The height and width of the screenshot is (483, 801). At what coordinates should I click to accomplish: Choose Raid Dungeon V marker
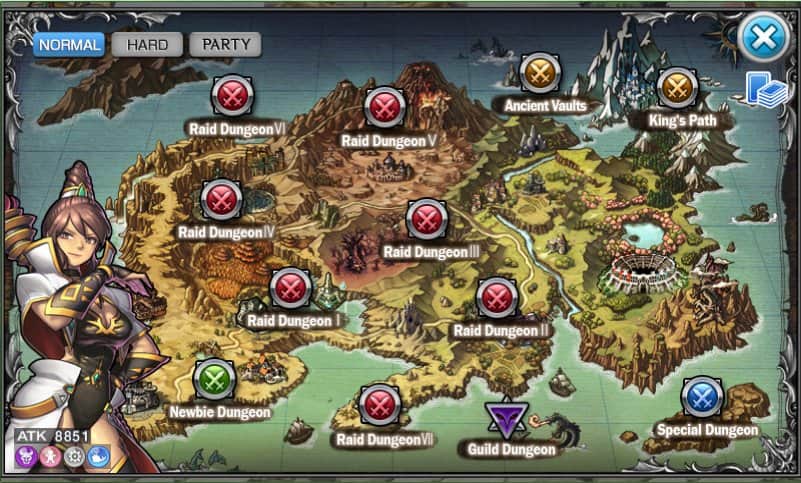(x=384, y=107)
